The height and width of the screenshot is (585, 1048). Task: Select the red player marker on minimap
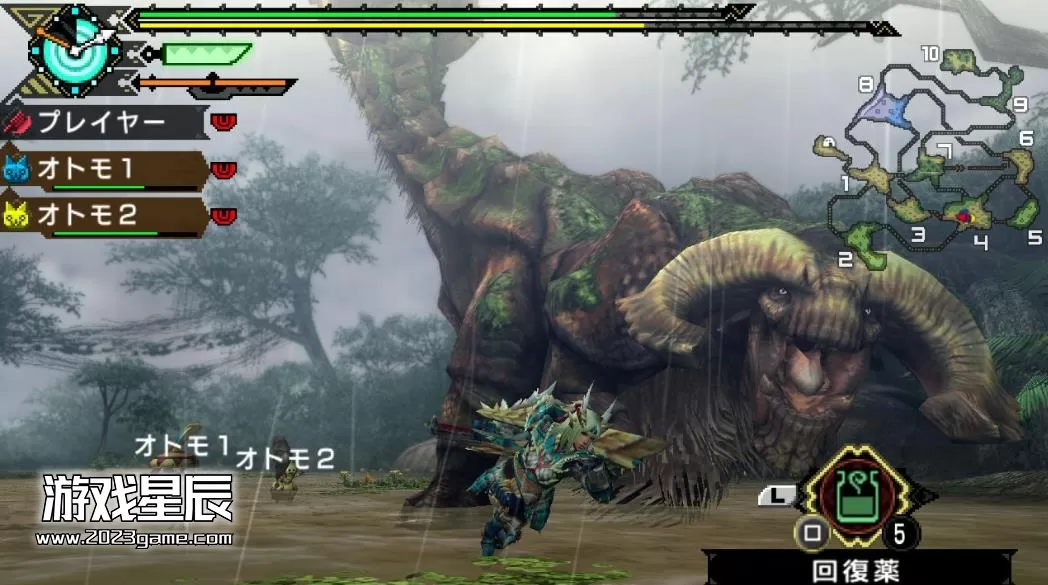[x=963, y=215]
